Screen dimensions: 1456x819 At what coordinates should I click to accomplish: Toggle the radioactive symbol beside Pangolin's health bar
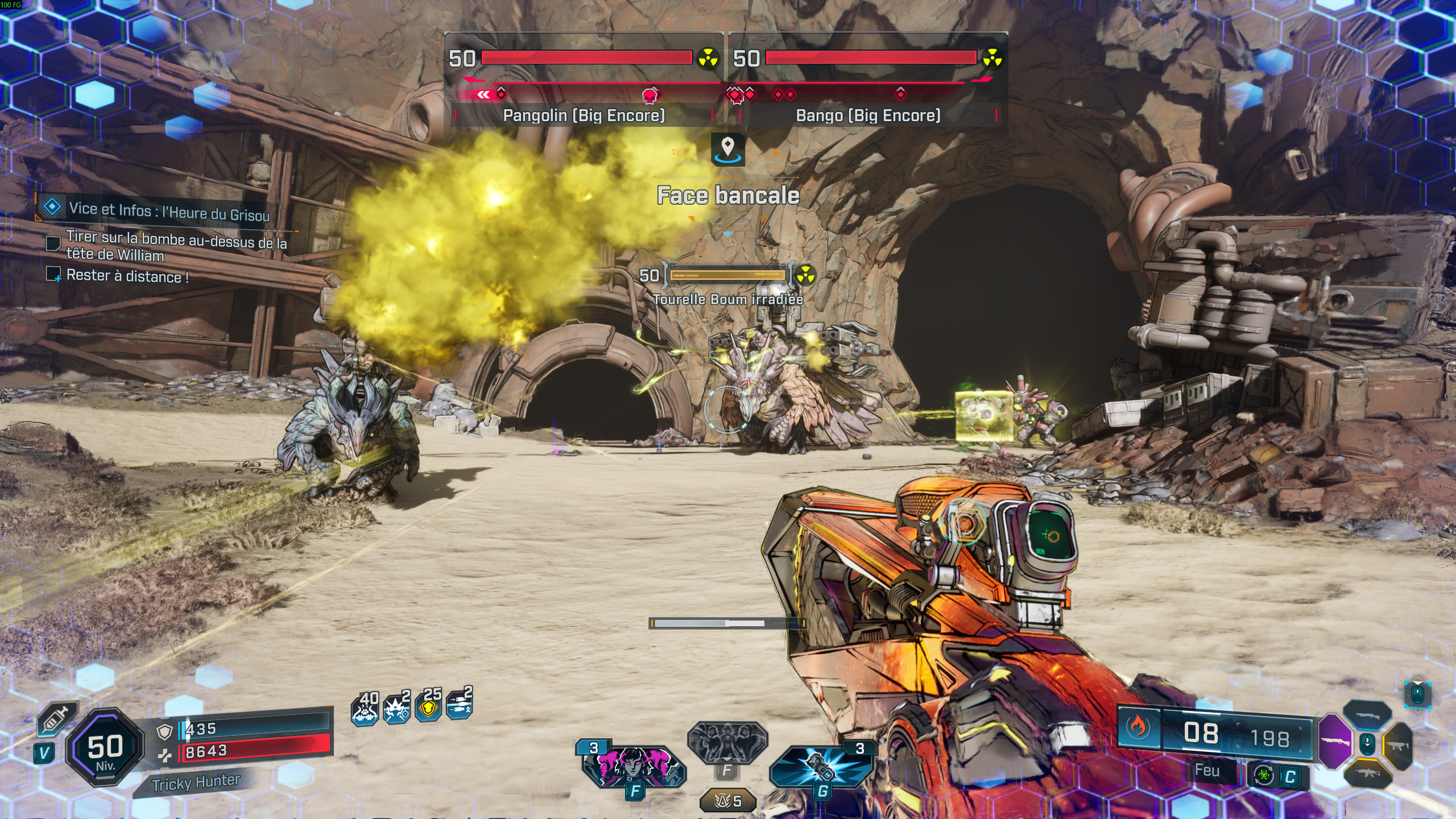[x=708, y=59]
